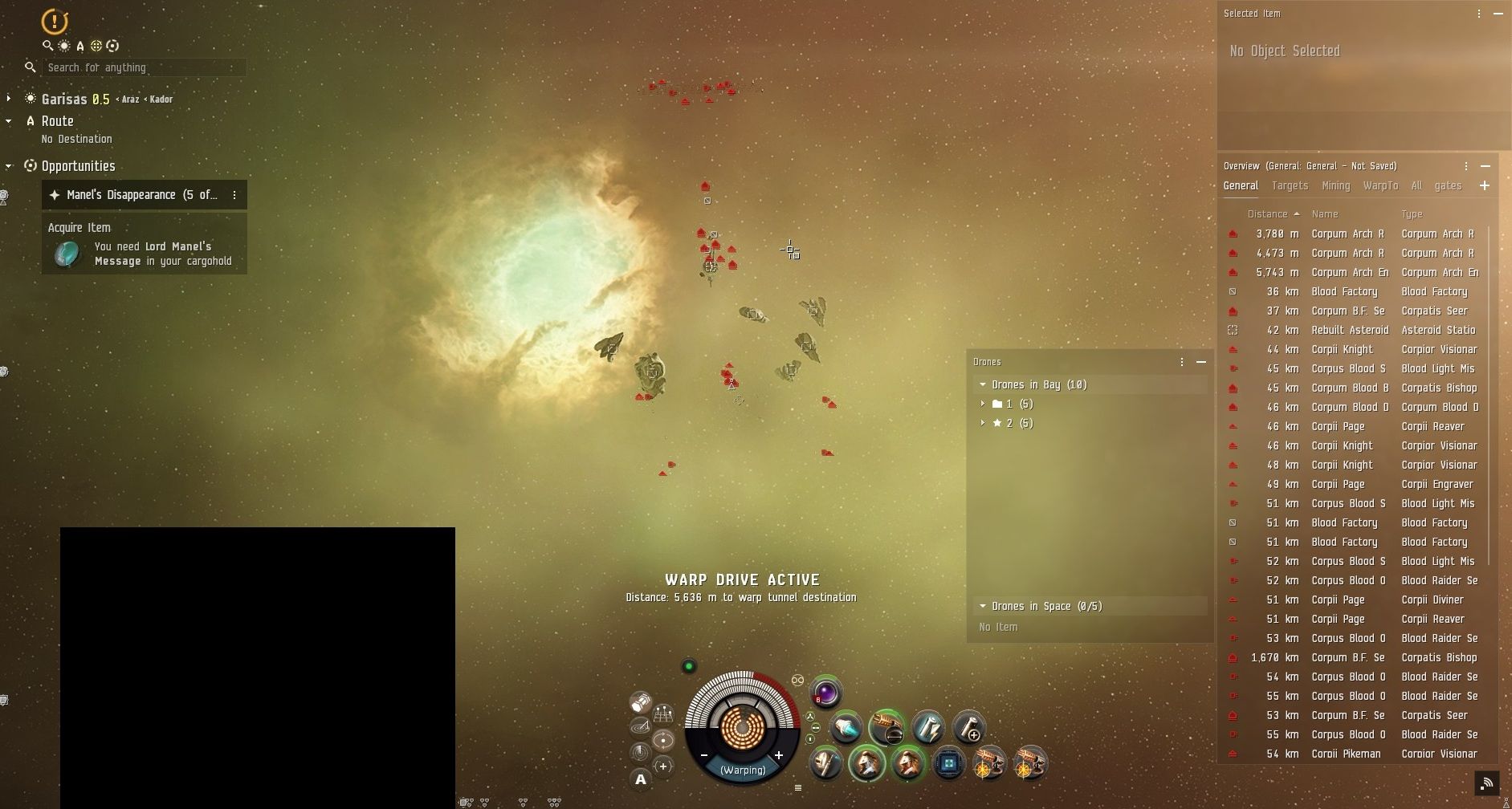Toggle the autopilot A button

(x=640, y=779)
